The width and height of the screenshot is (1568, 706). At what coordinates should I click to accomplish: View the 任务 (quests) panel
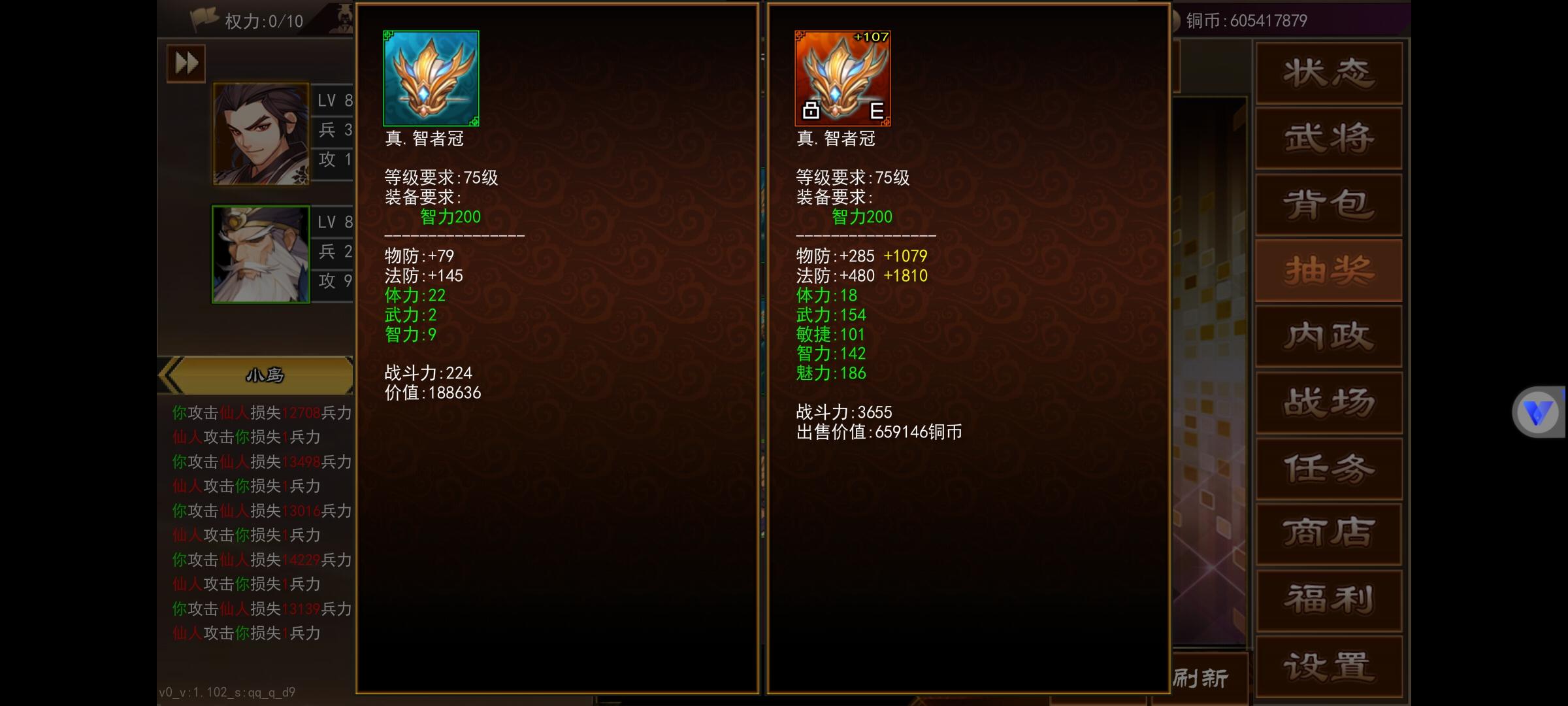[x=1328, y=467]
